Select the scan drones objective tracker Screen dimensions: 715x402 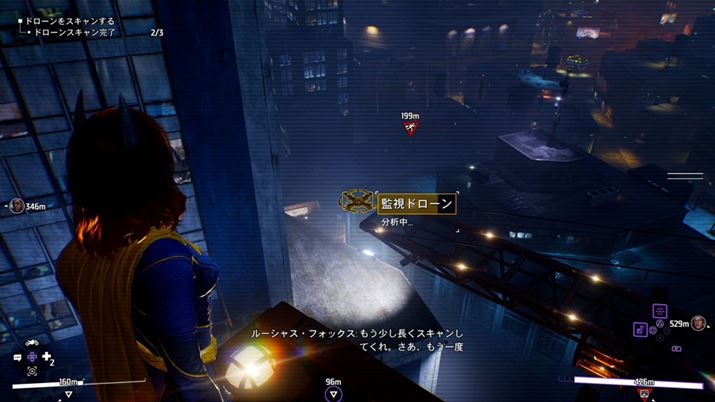[67, 21]
